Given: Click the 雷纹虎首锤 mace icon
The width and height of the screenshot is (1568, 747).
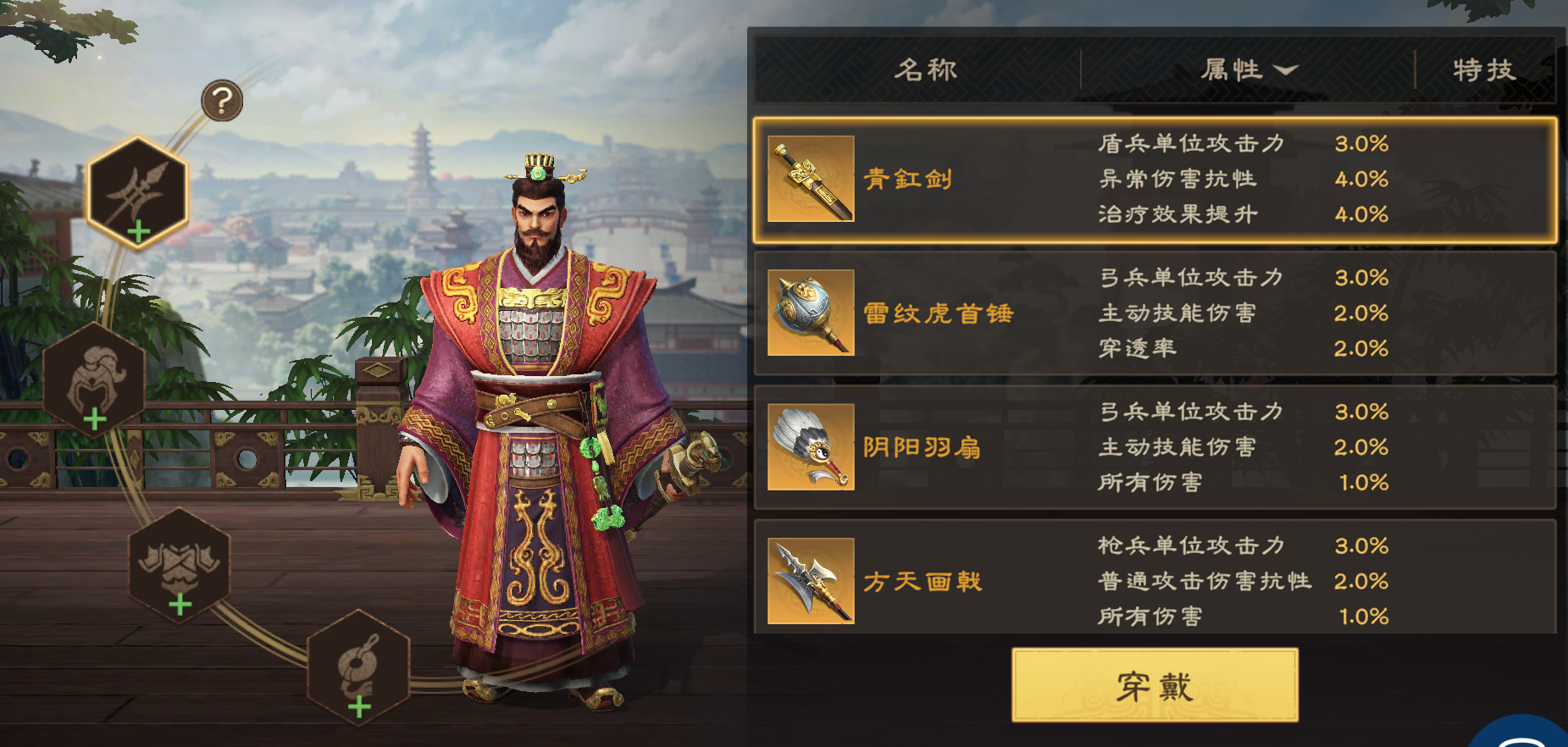Looking at the screenshot, I should pos(811,313).
